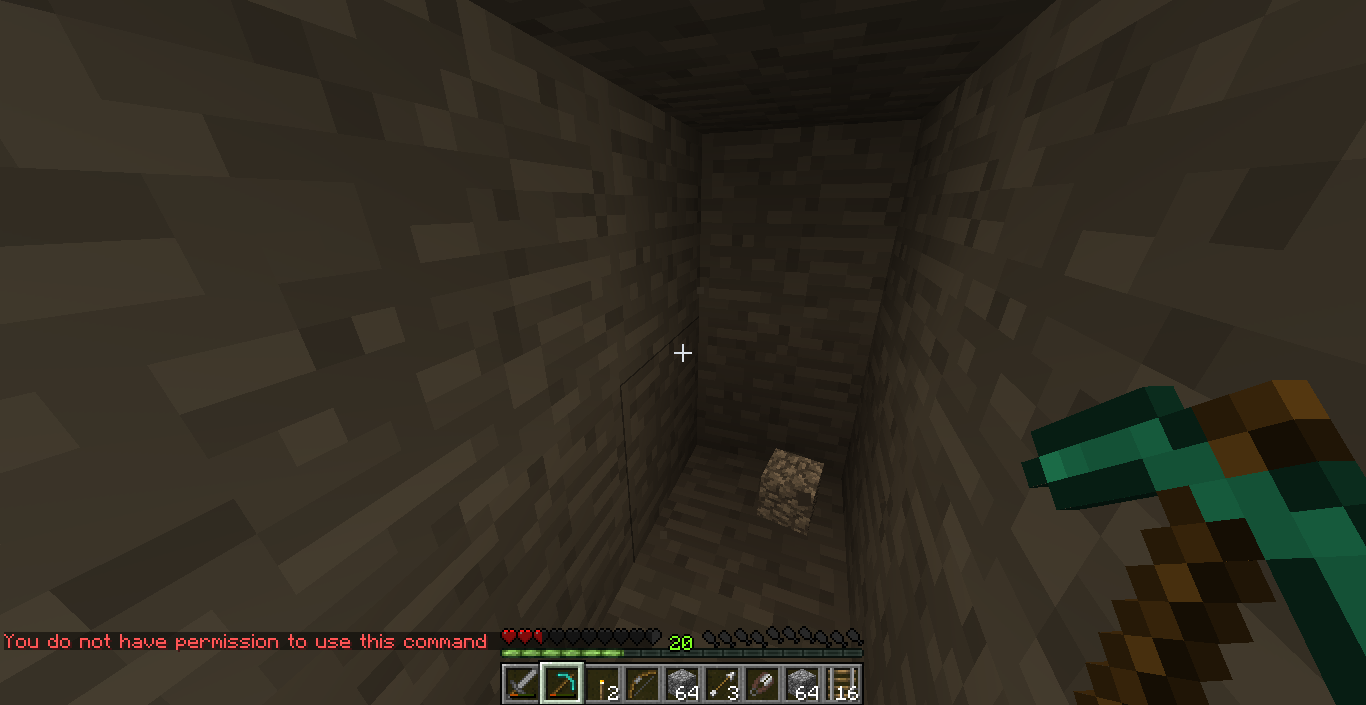Equip the bow from the hotbar
This screenshot has width=1366, height=705.
coord(642,684)
